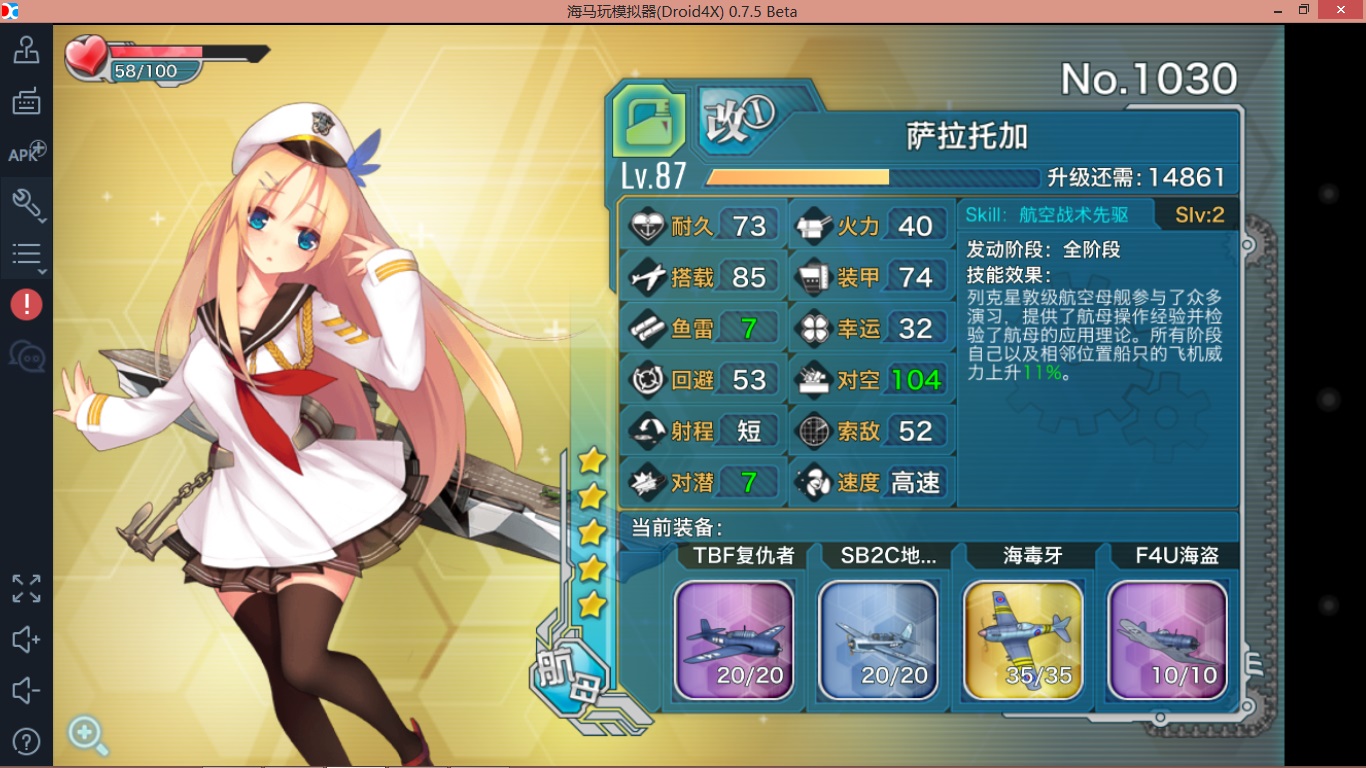Screen dimensions: 1366x768
Task: Open the emulator wrench settings tool
Action: (26, 204)
